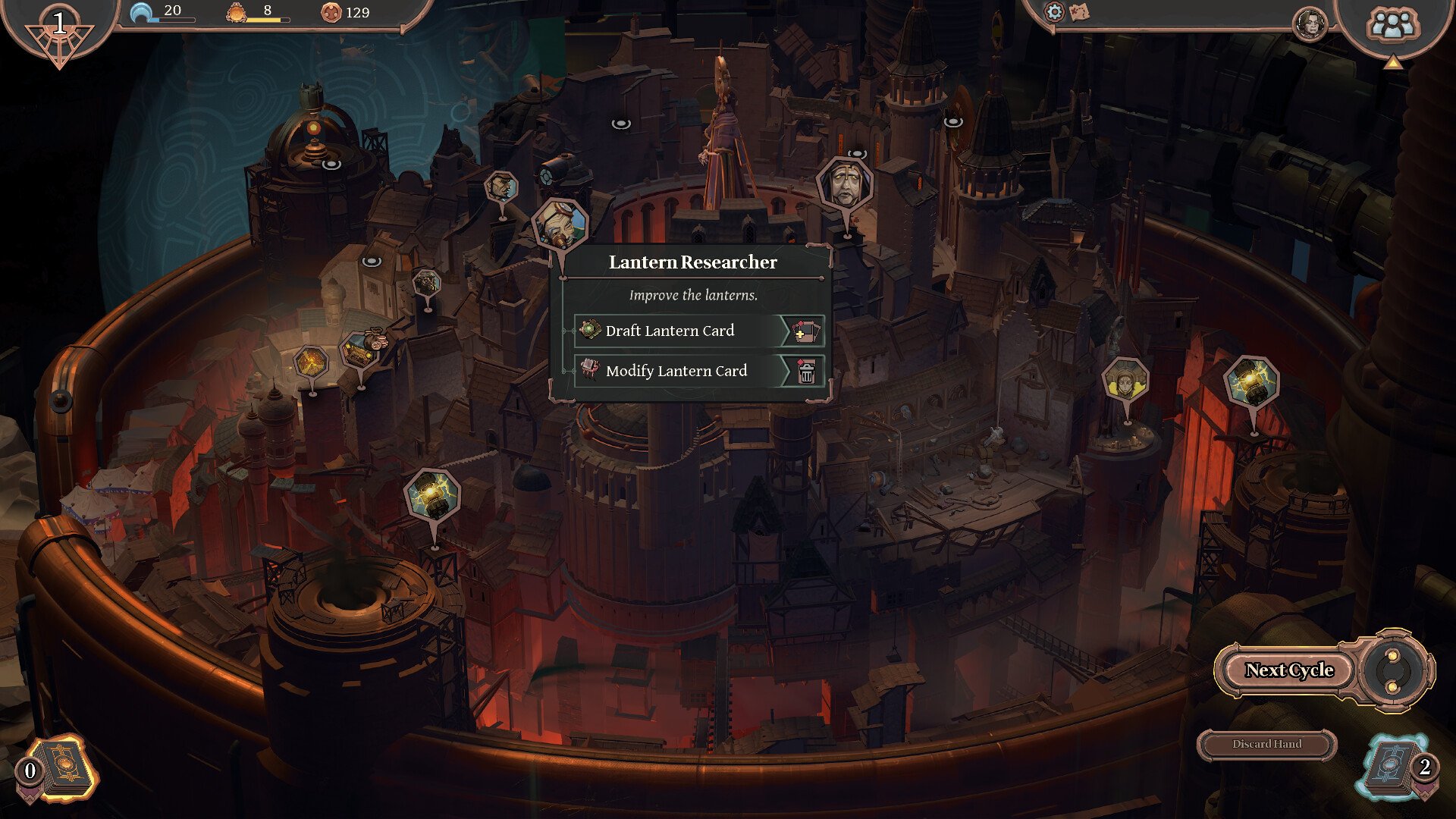Select the goggled Lantern Researcher map marker
1456x819 pixels.
pos(560,224)
